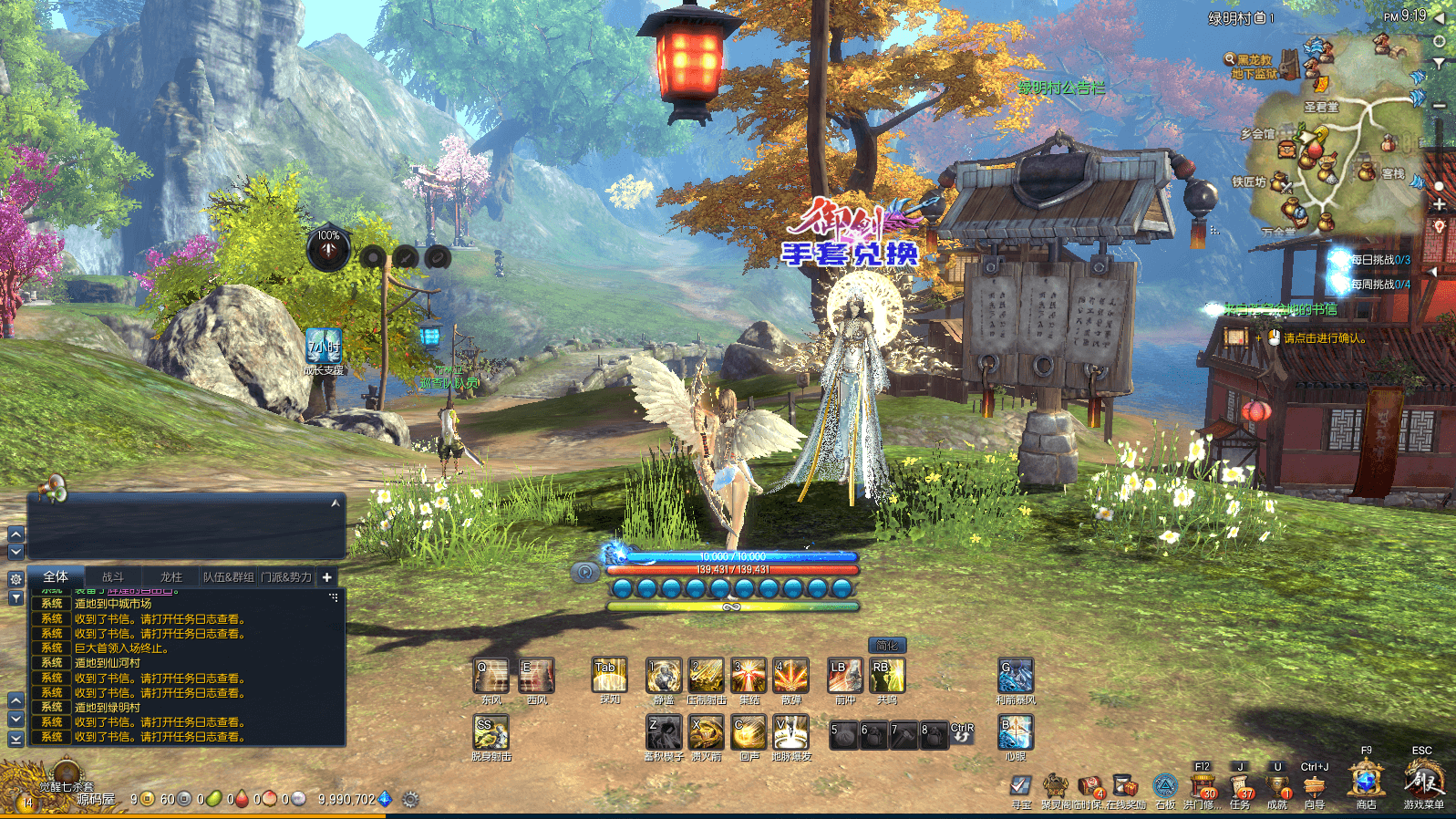Image resolution: width=1456 pixels, height=819 pixels.
Task: Activate the 利箭暴风 skill icon
Action: [1015, 676]
